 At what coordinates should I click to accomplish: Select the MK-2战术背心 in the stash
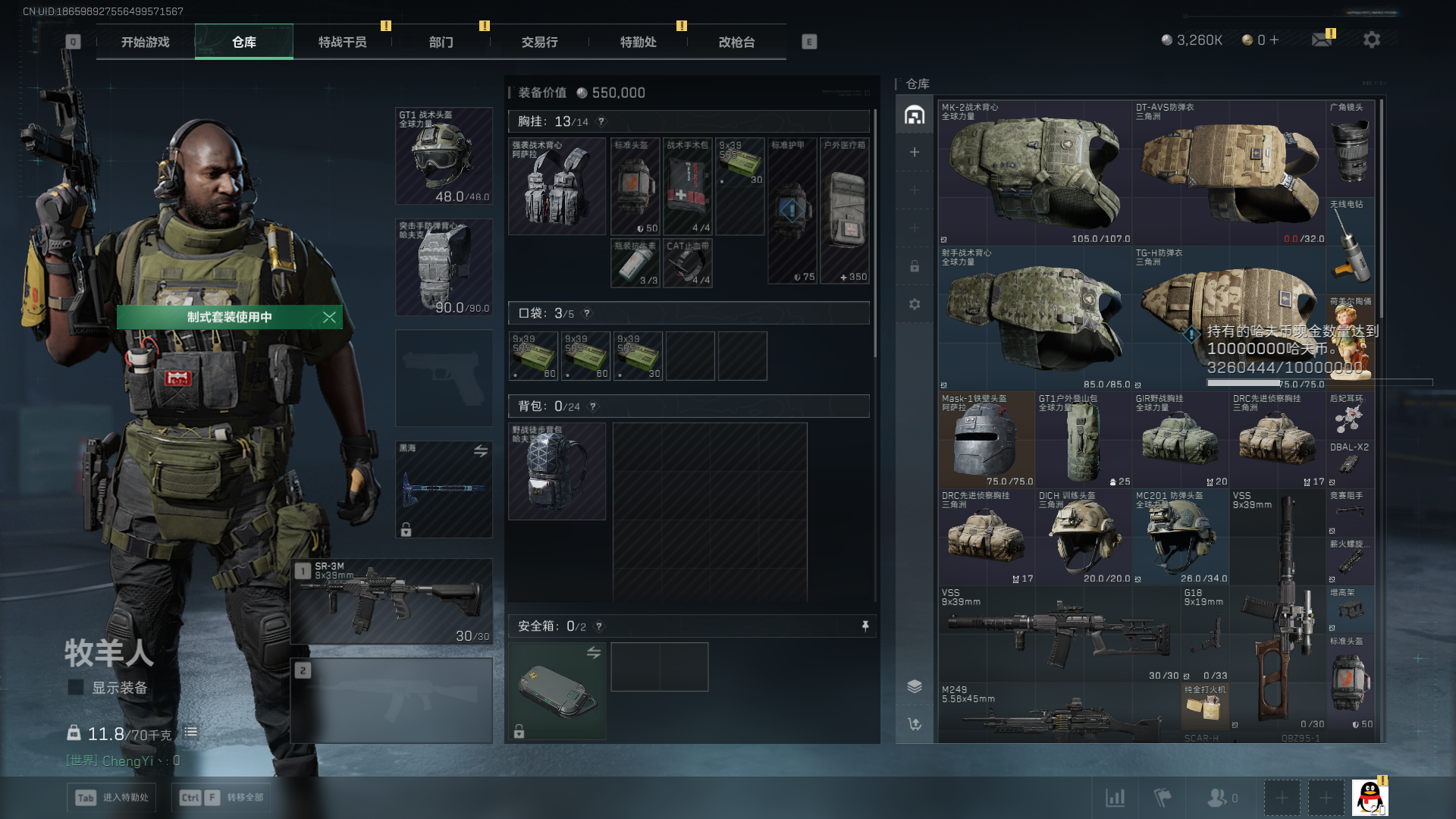click(1035, 172)
